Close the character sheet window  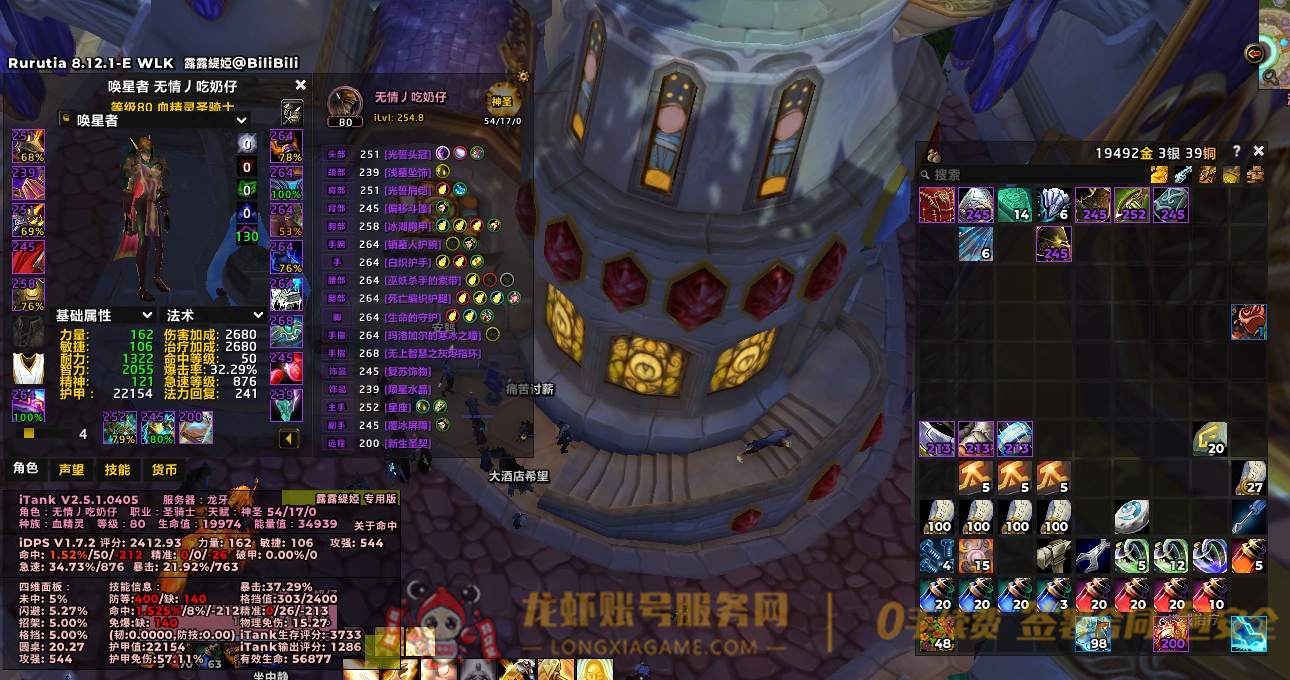click(x=300, y=86)
